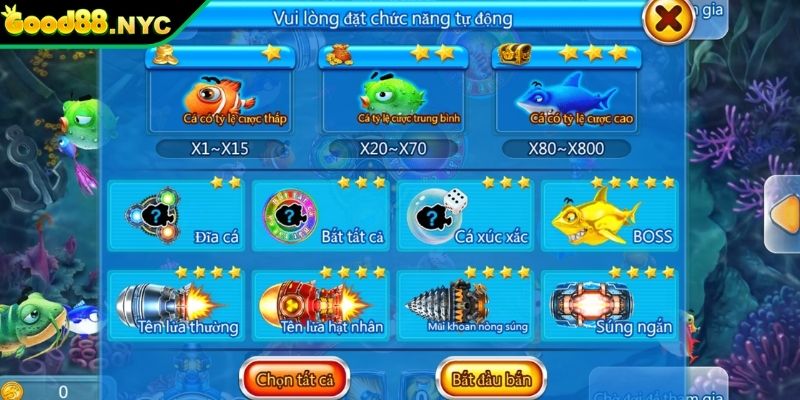Pick the Mũi khoan nòng súng drill

pos(464,306)
